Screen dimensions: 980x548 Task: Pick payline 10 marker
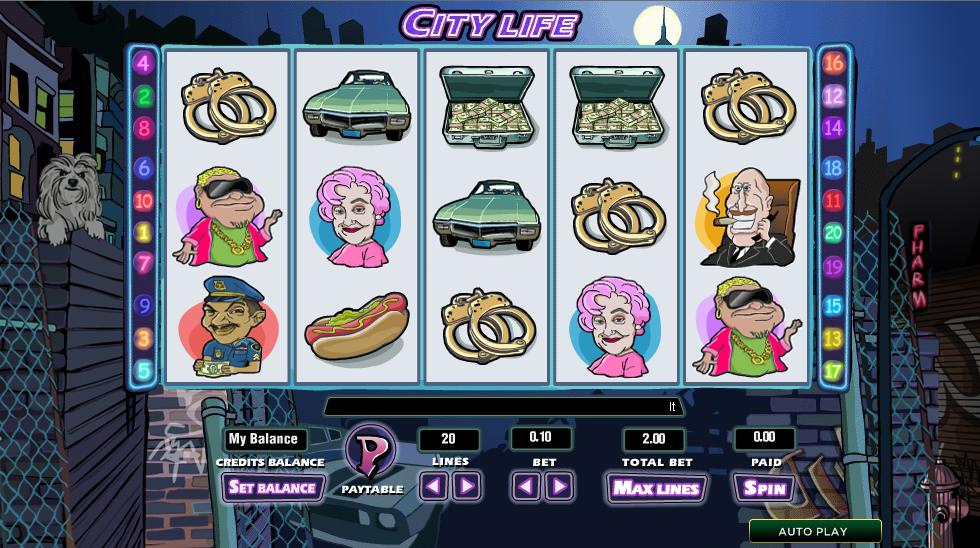click(x=143, y=201)
